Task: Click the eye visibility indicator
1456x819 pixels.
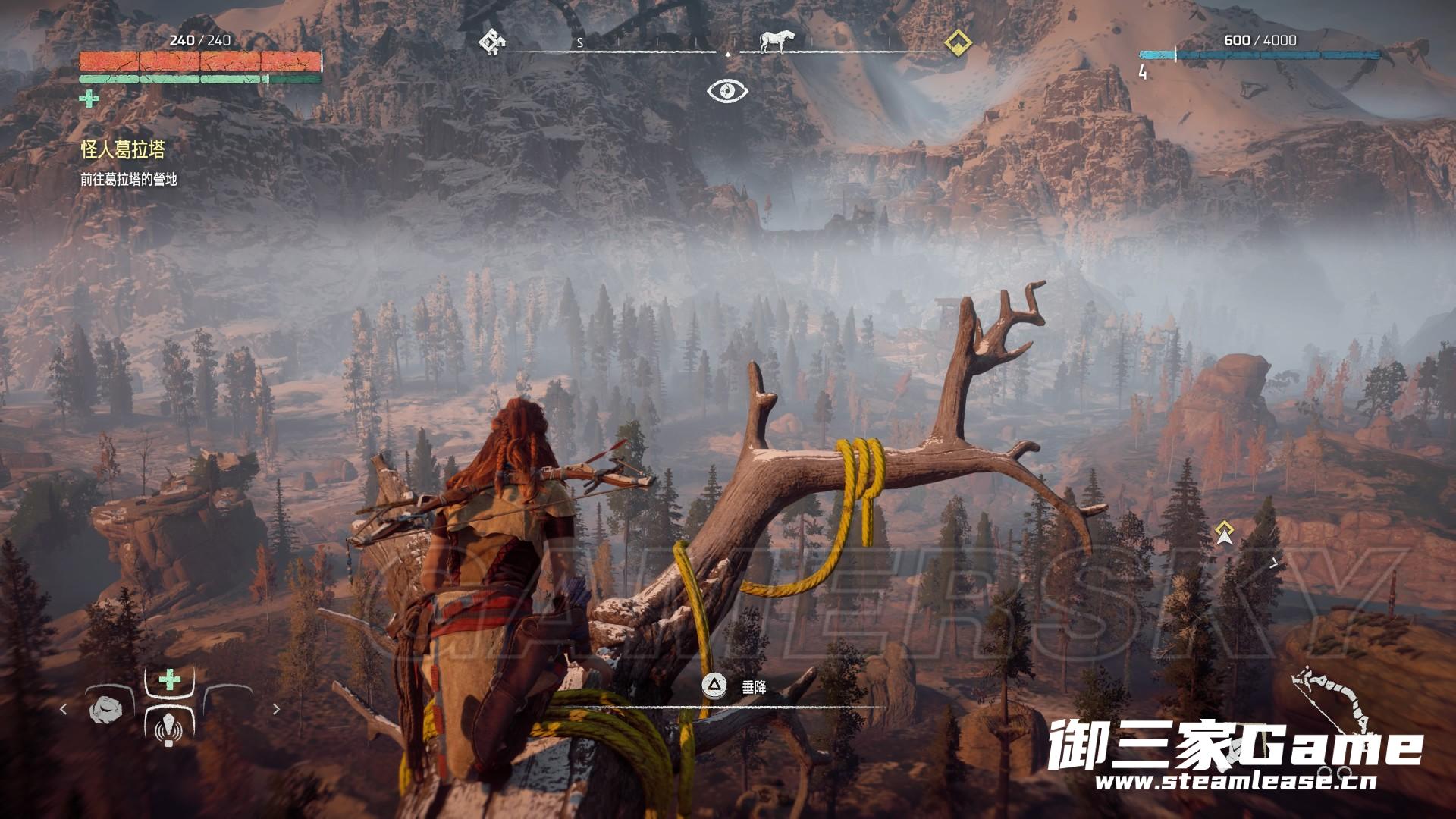Action: (727, 91)
